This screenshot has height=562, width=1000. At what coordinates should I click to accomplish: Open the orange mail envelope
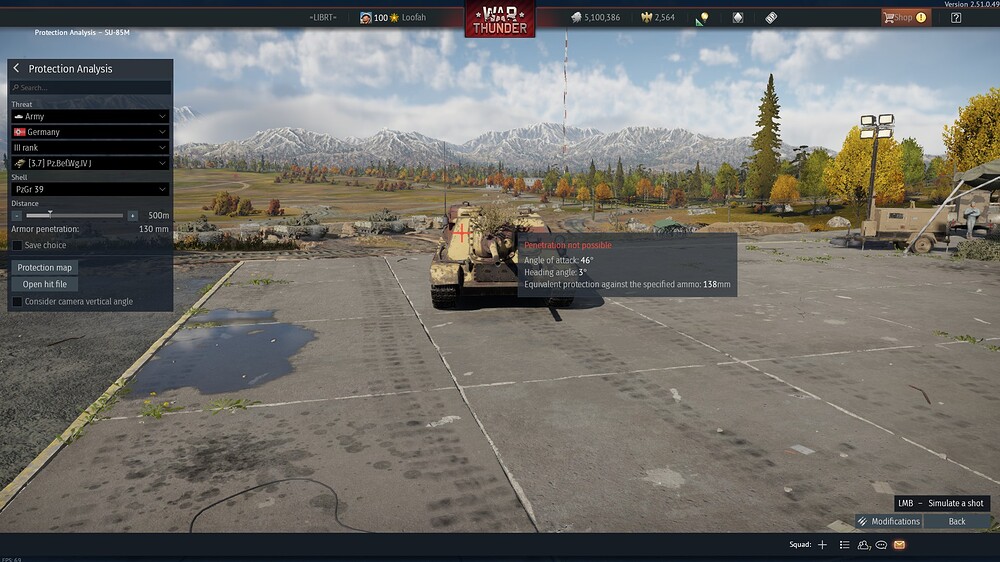pyautogui.click(x=899, y=545)
